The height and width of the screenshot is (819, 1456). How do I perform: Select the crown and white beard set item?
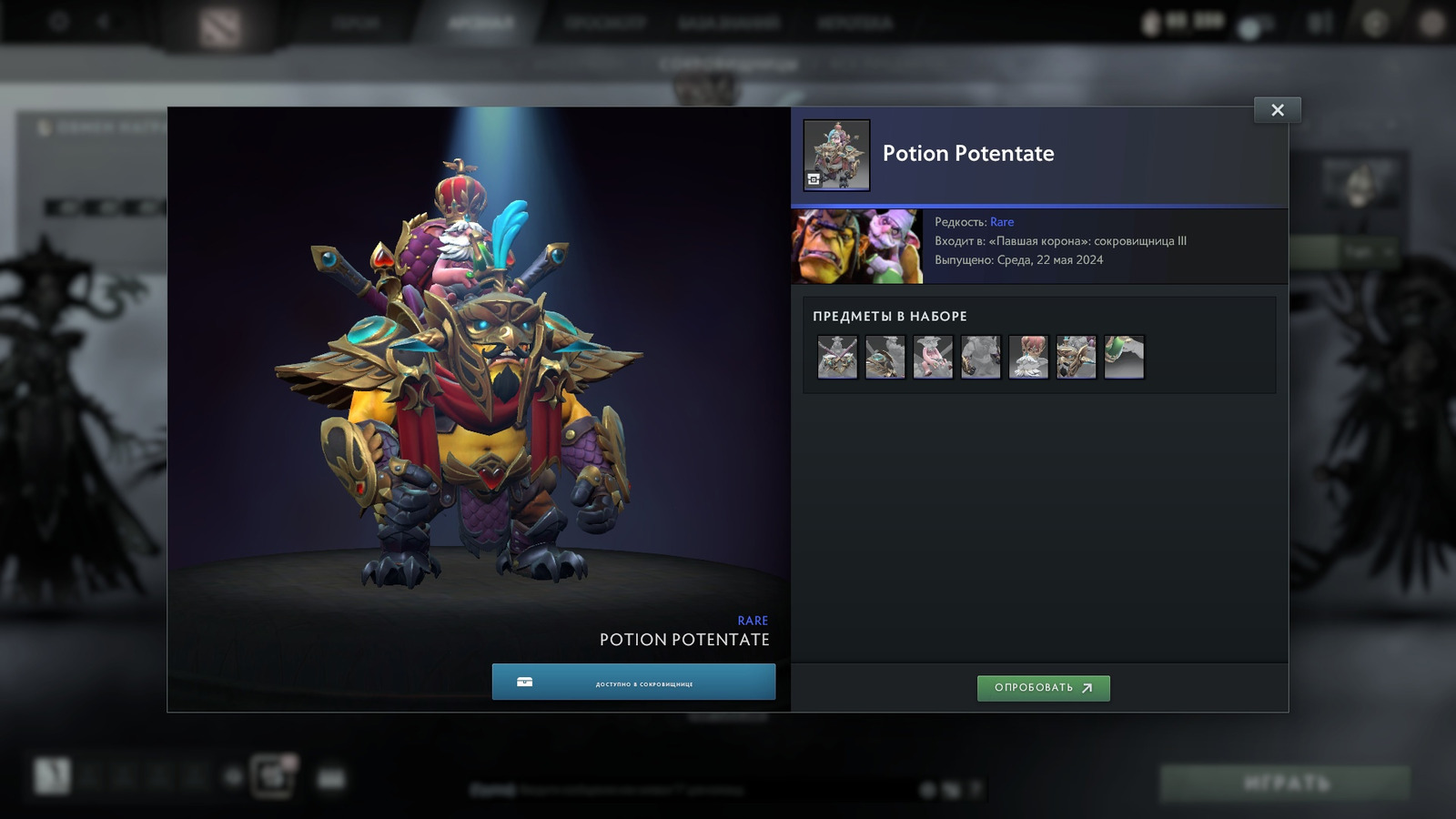tap(1028, 357)
